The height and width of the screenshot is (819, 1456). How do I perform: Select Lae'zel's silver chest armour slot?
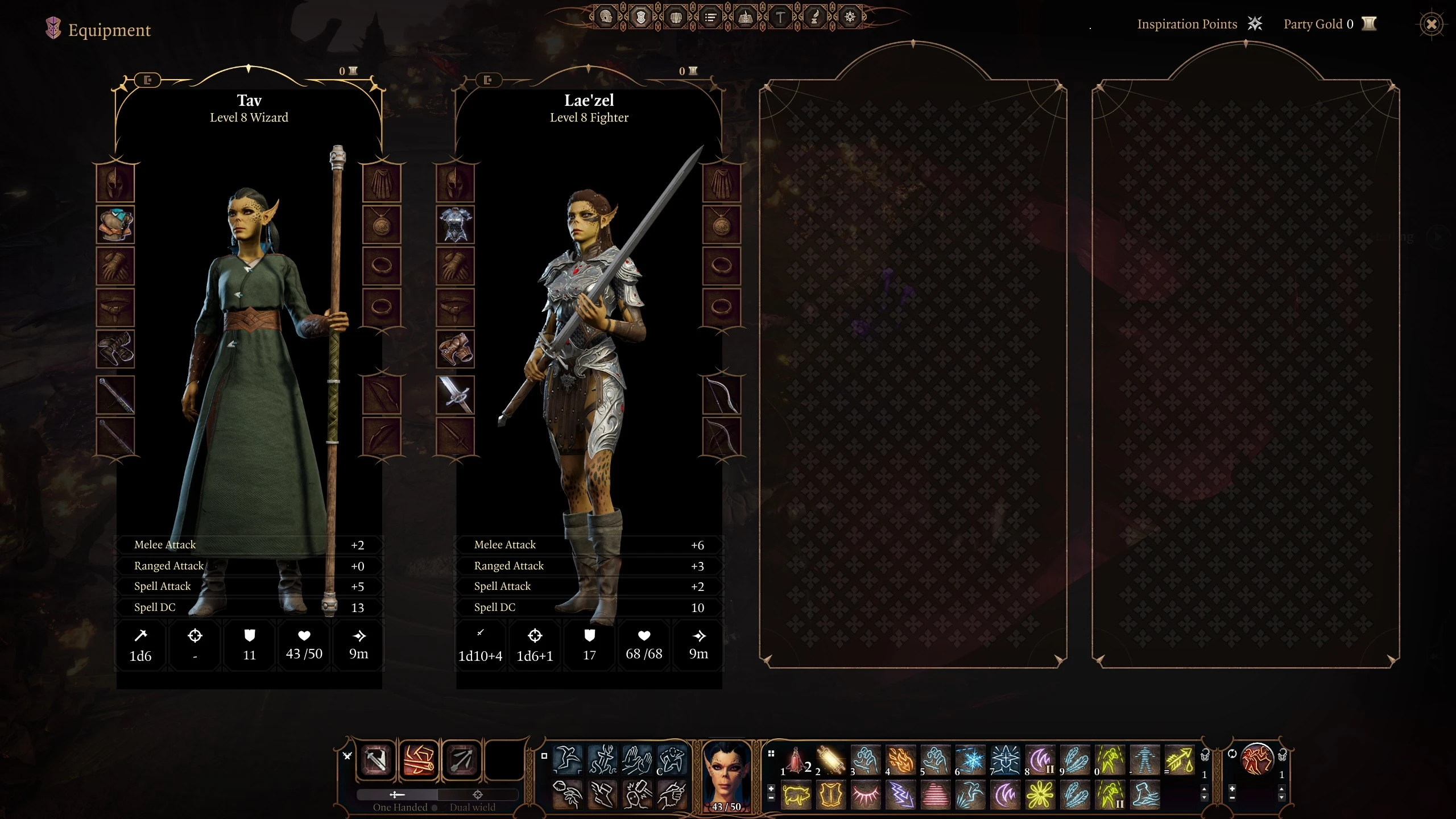click(x=455, y=225)
